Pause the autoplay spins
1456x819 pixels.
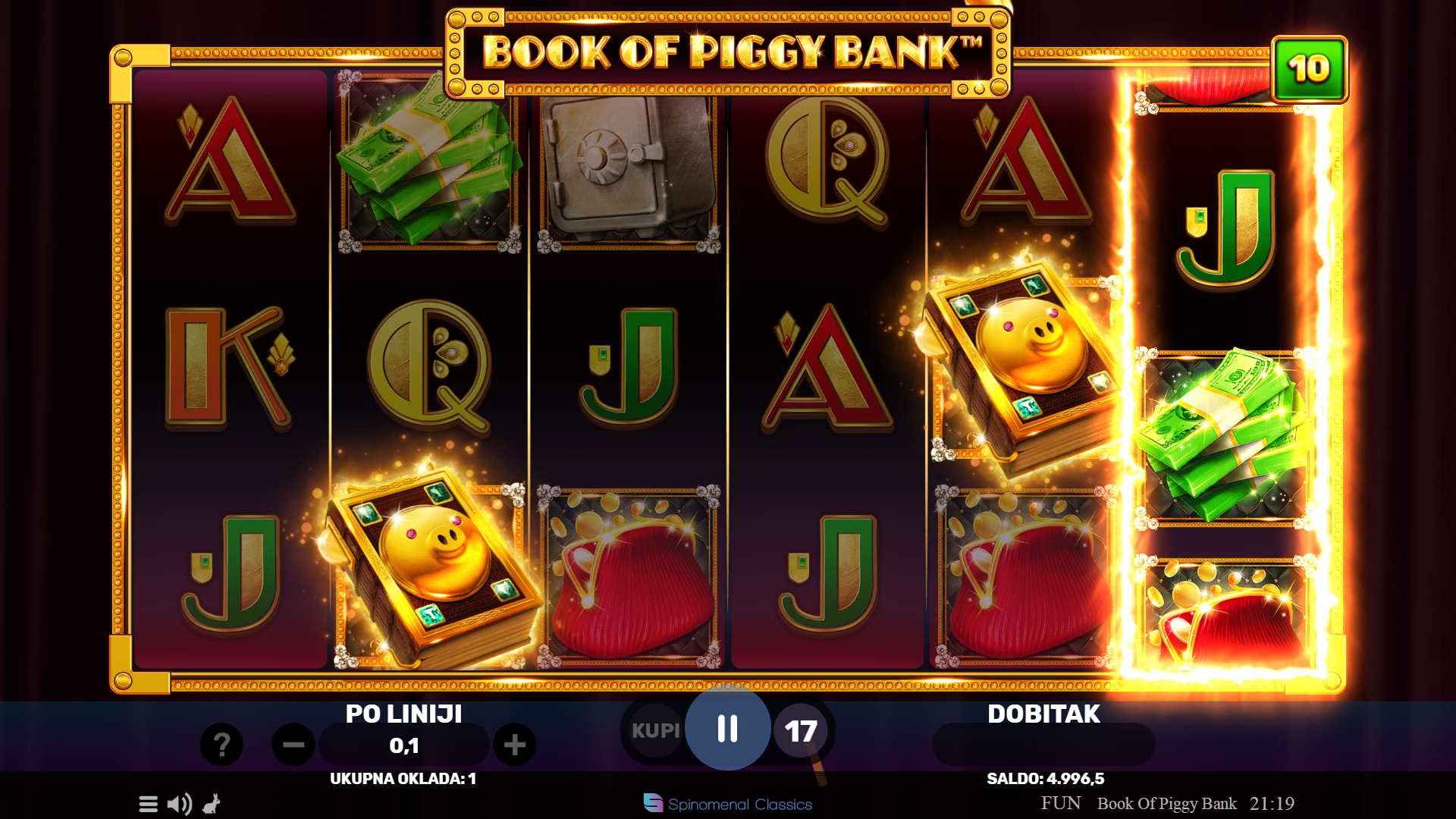pyautogui.click(x=728, y=729)
